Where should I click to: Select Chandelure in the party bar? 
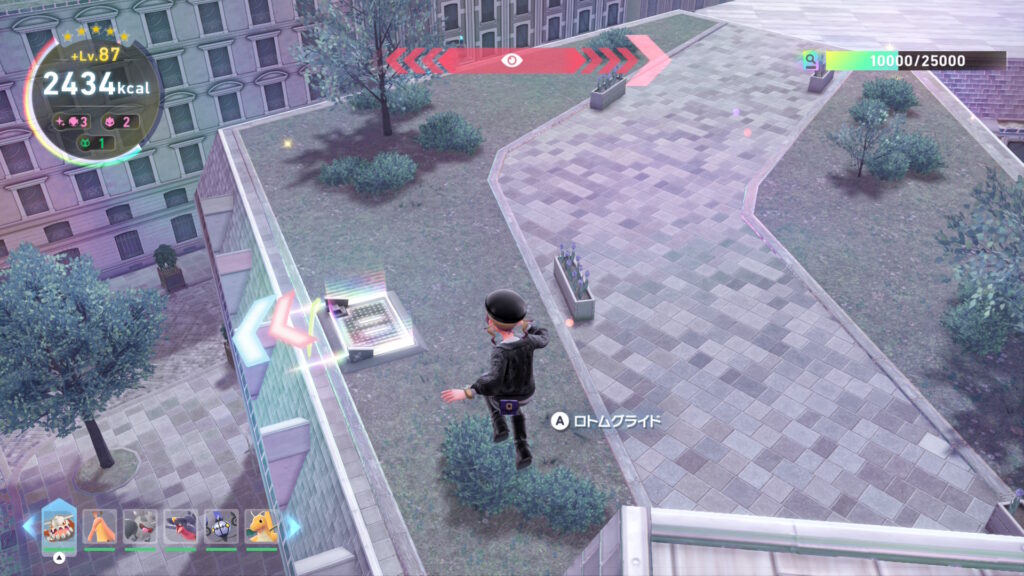(x=220, y=526)
